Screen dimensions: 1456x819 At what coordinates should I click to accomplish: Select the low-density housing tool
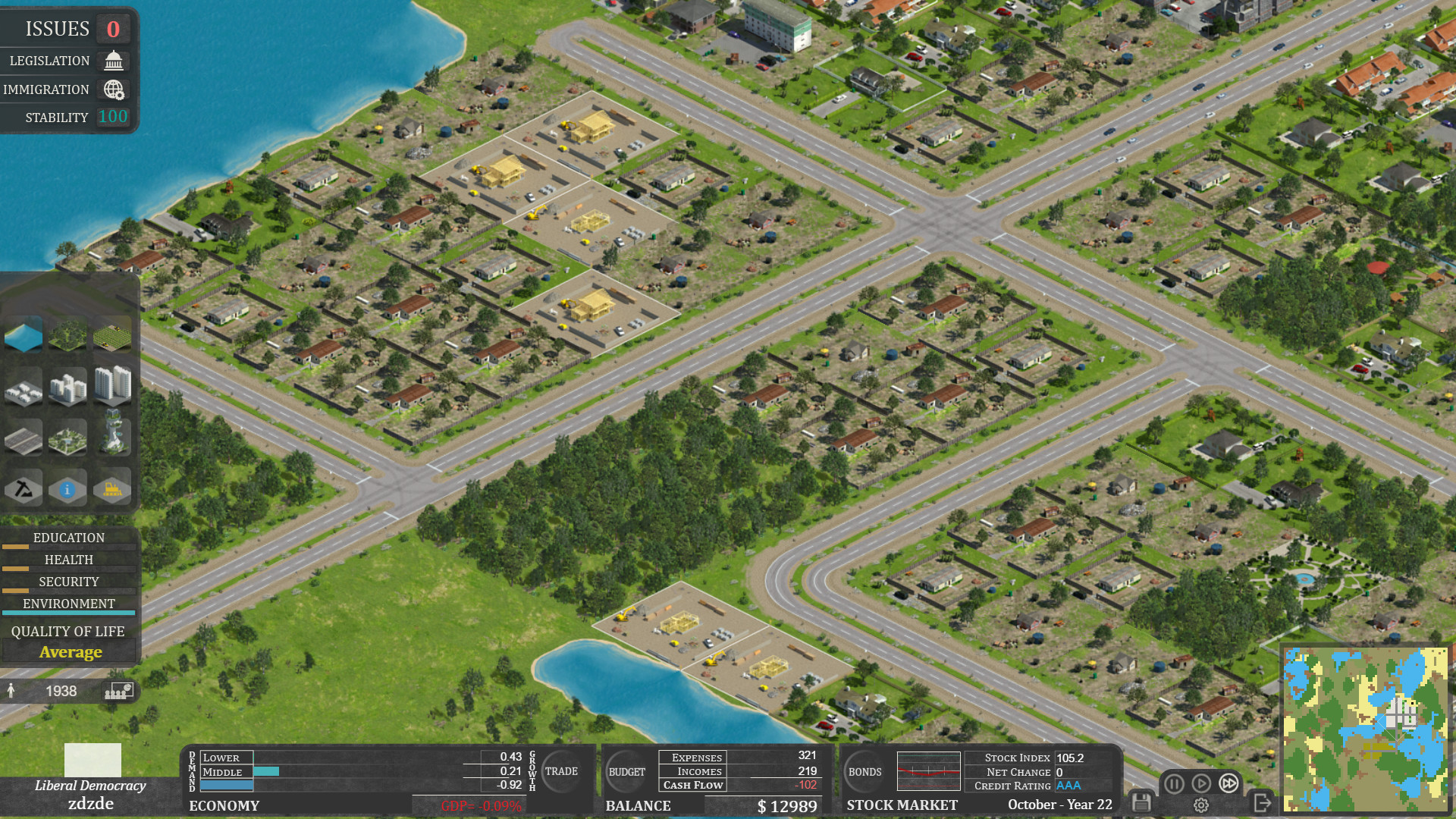click(x=23, y=387)
